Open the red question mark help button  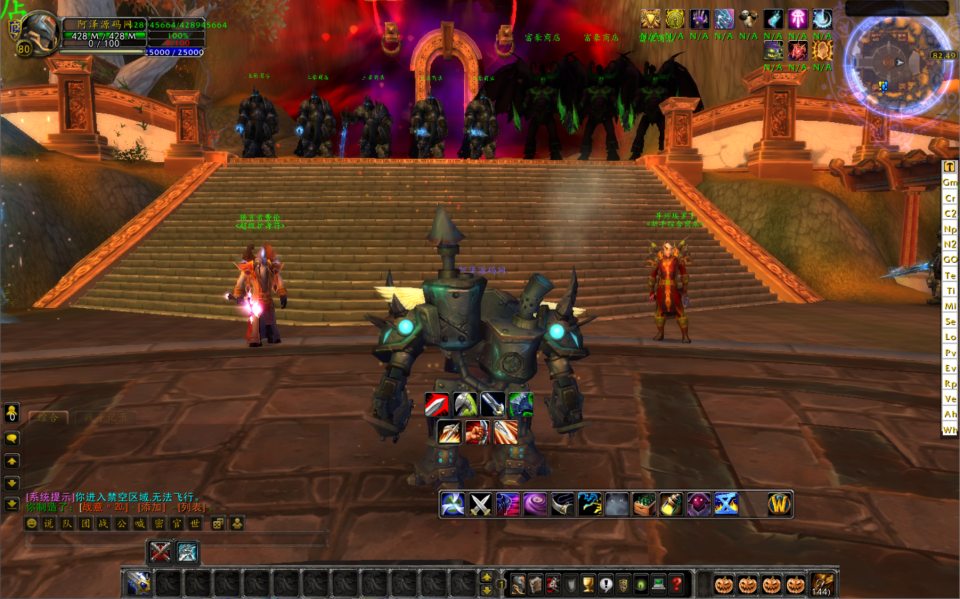point(677,583)
